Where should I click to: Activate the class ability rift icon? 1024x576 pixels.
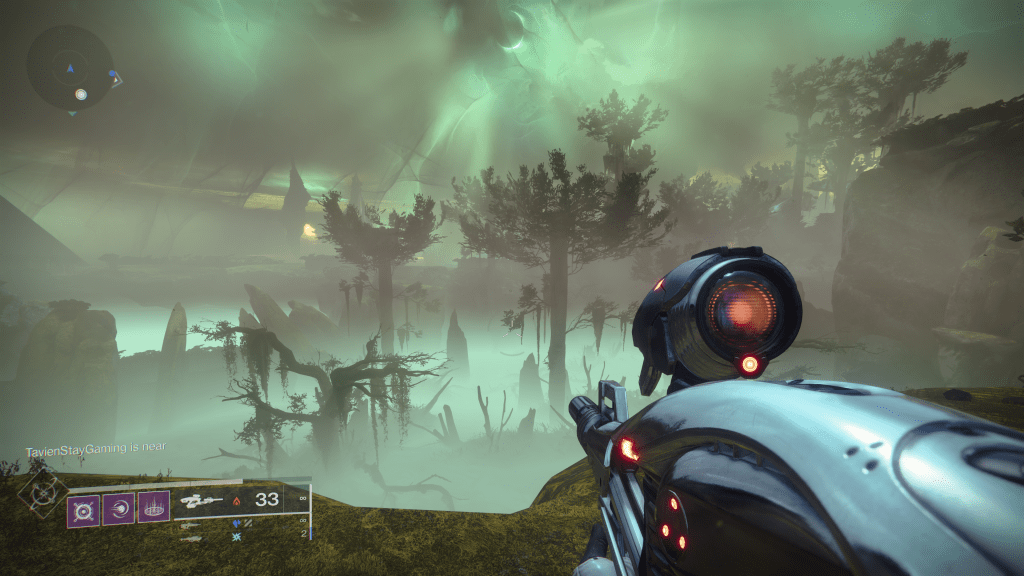153,508
